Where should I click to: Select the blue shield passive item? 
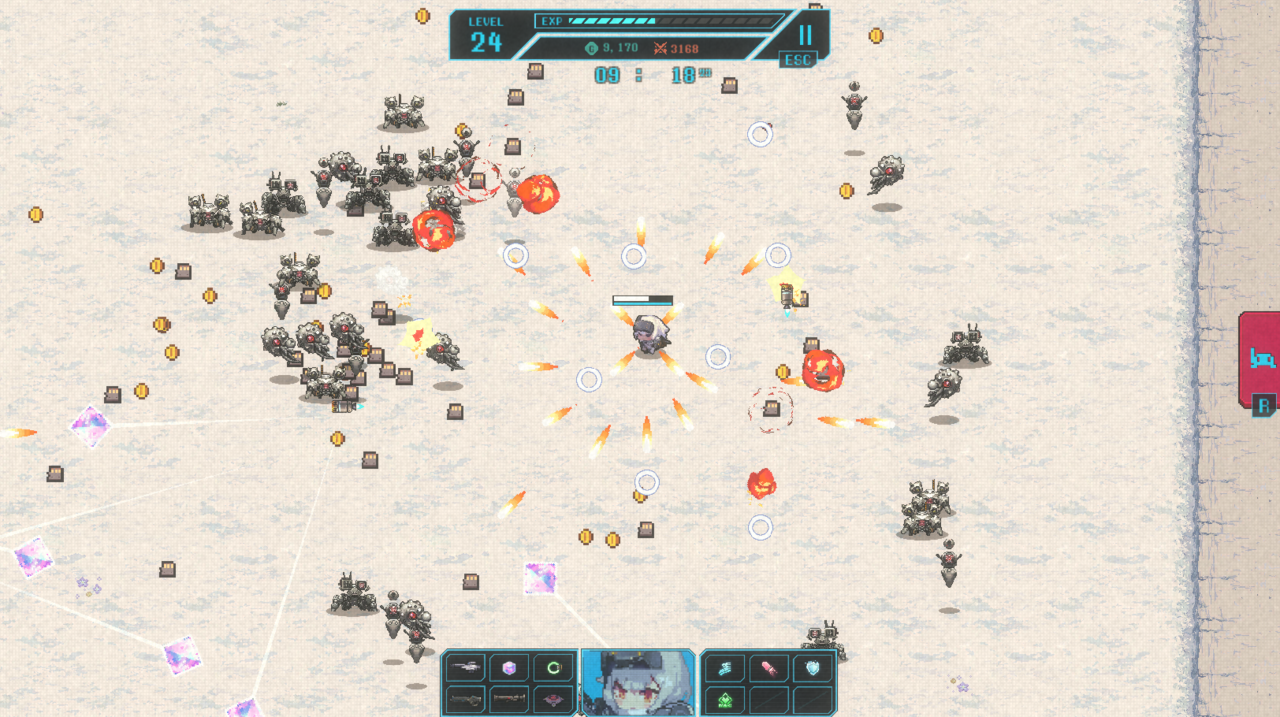(813, 667)
